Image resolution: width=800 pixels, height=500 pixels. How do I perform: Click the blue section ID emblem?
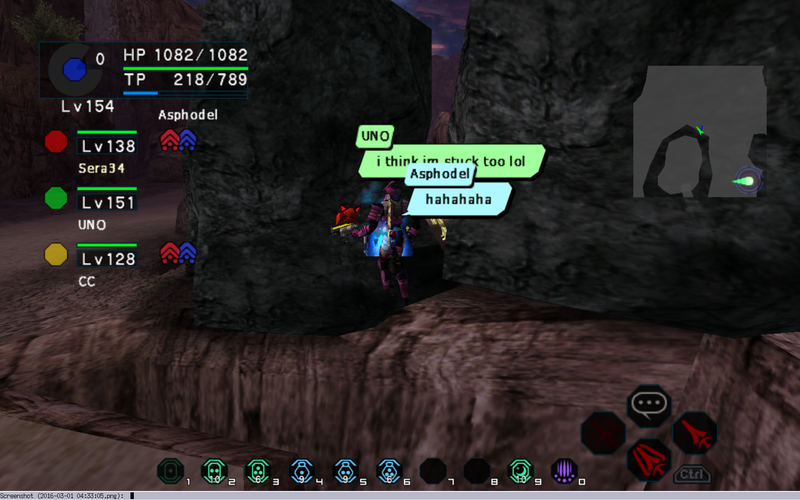71,69
